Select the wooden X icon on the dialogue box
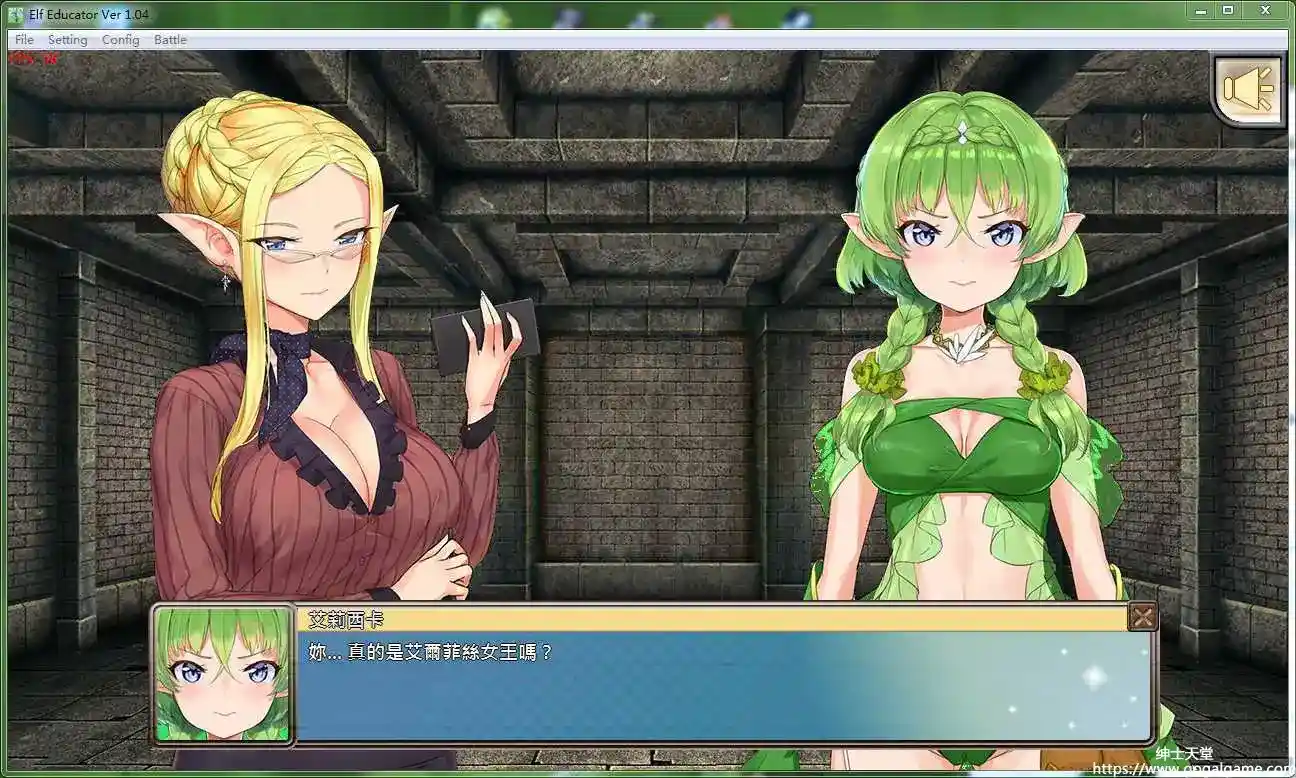 [1143, 617]
